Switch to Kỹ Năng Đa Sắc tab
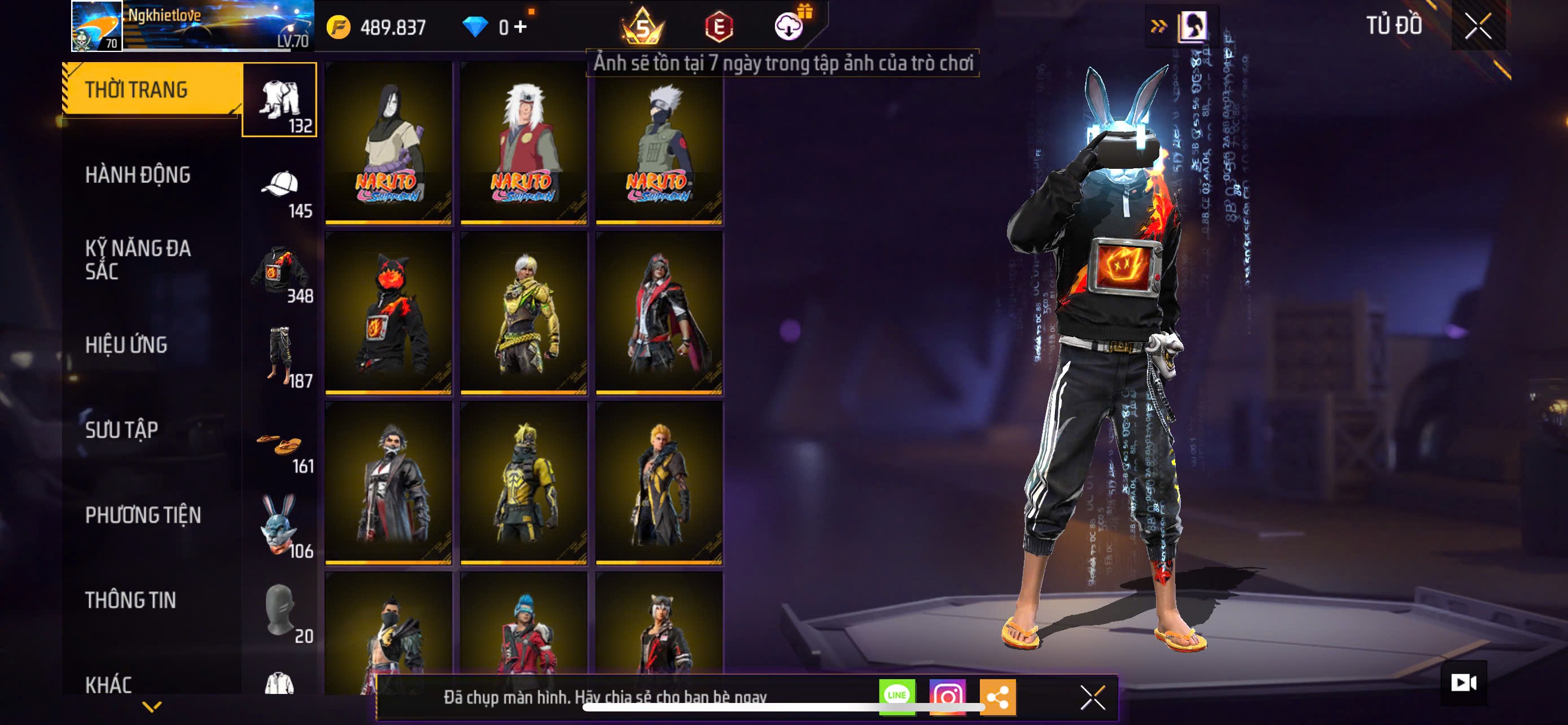 point(138,260)
